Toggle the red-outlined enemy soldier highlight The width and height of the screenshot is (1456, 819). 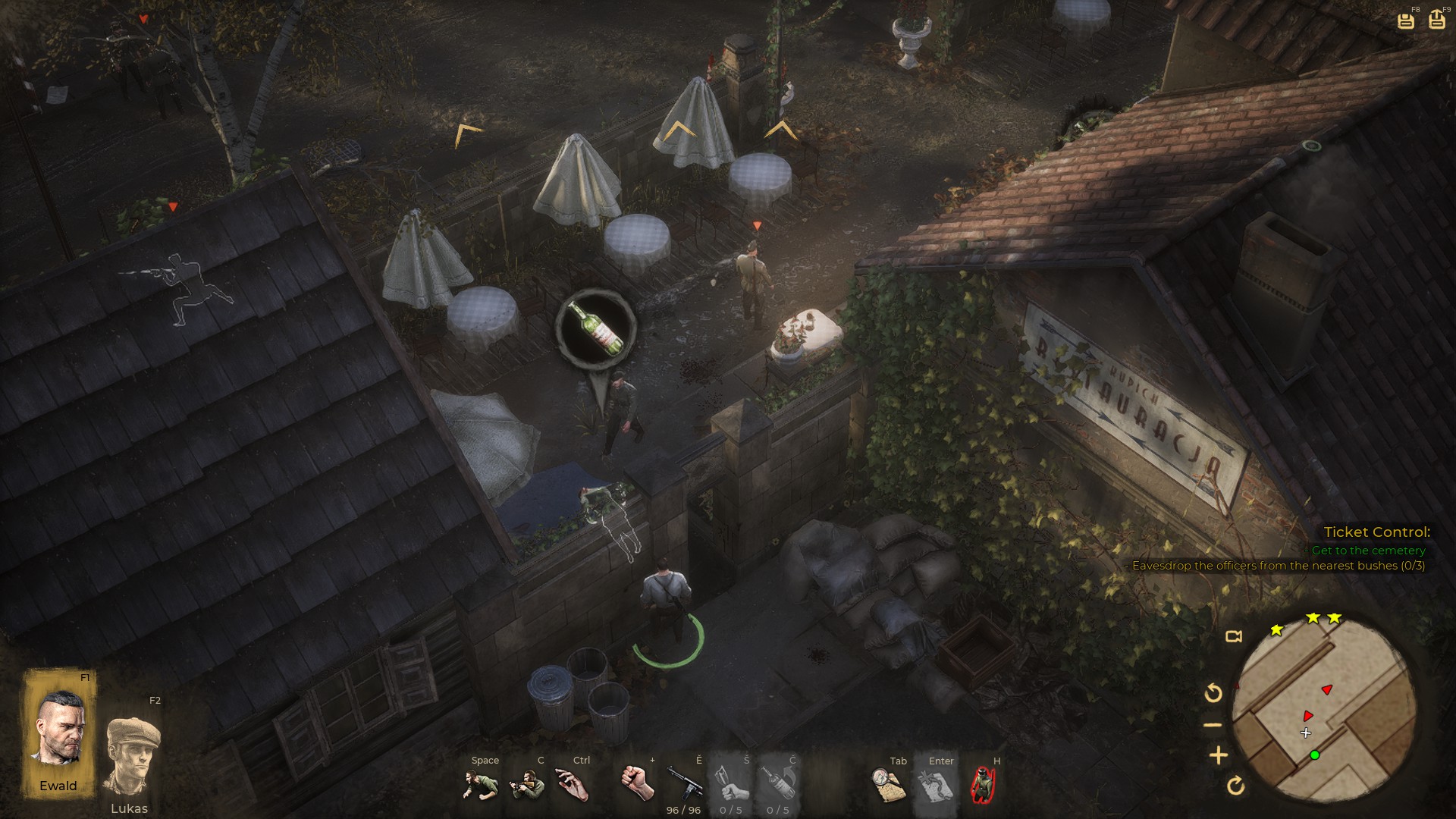(x=983, y=785)
